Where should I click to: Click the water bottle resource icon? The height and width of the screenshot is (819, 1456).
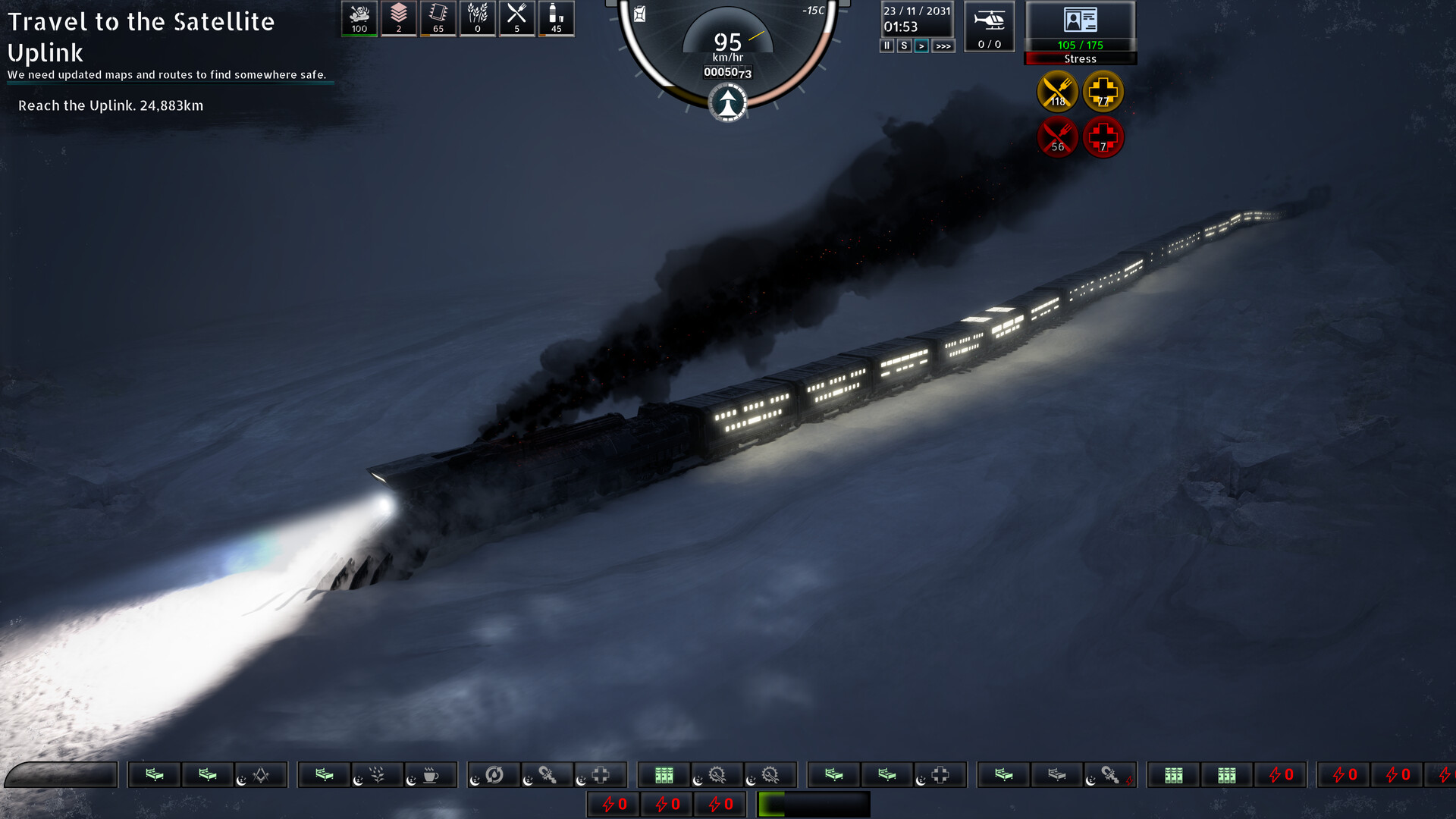(x=556, y=18)
